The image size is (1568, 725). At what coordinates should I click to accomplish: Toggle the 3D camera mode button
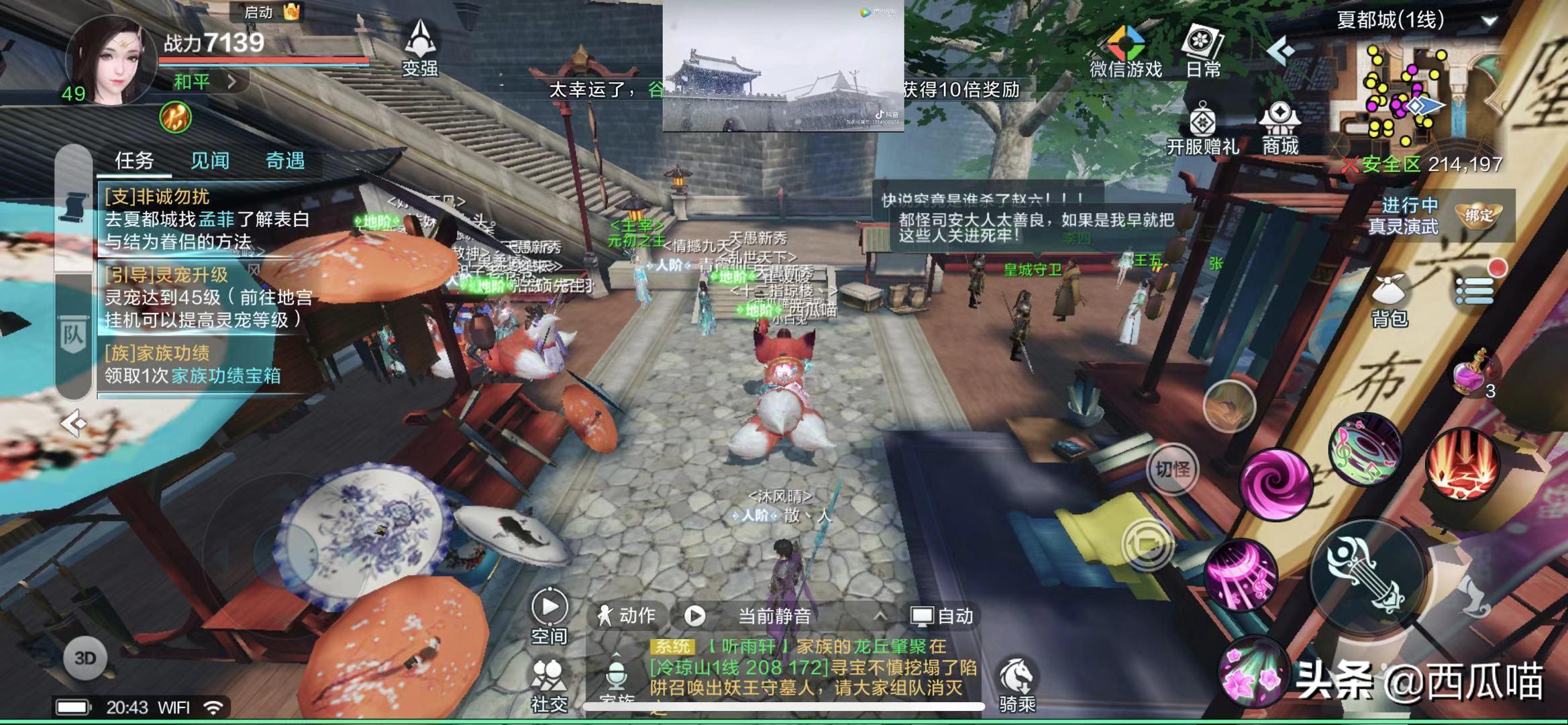tap(85, 659)
